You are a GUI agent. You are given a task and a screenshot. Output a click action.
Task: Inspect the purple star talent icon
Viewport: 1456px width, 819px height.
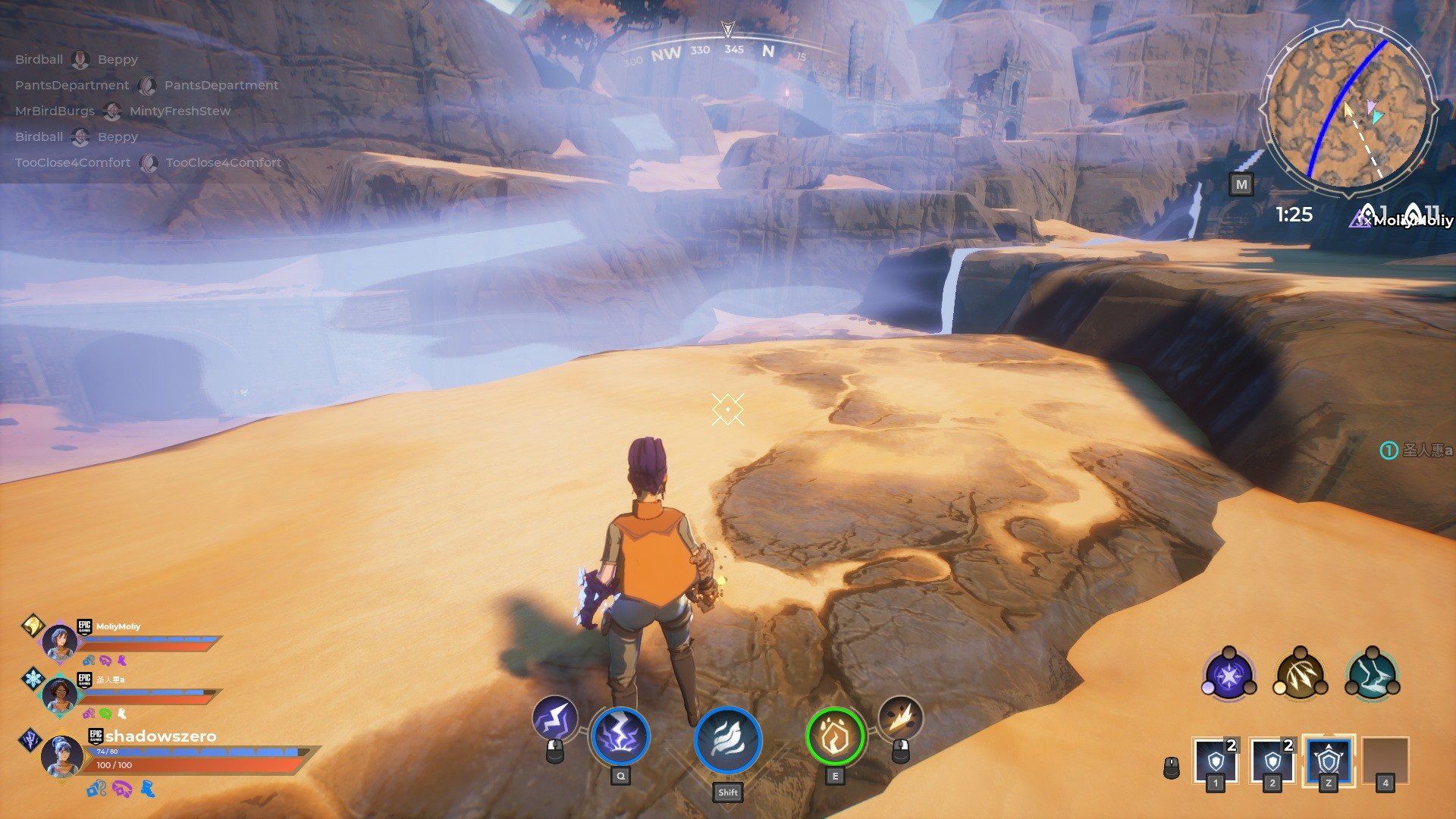pyautogui.click(x=1228, y=674)
